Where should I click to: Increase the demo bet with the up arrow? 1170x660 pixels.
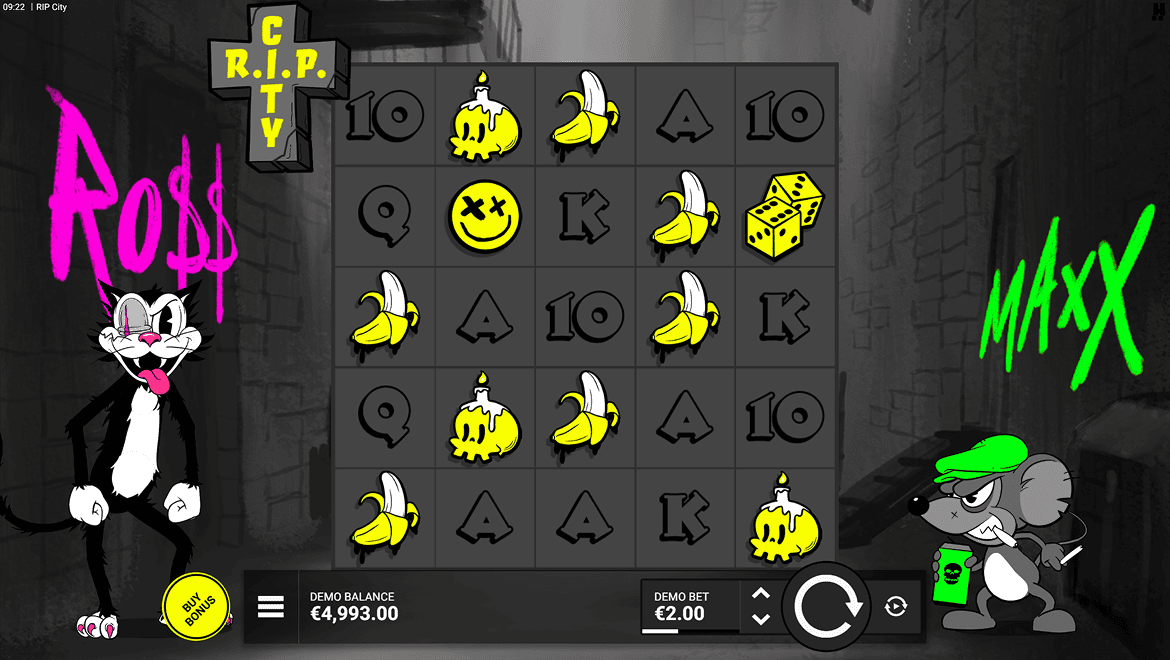tap(761, 593)
